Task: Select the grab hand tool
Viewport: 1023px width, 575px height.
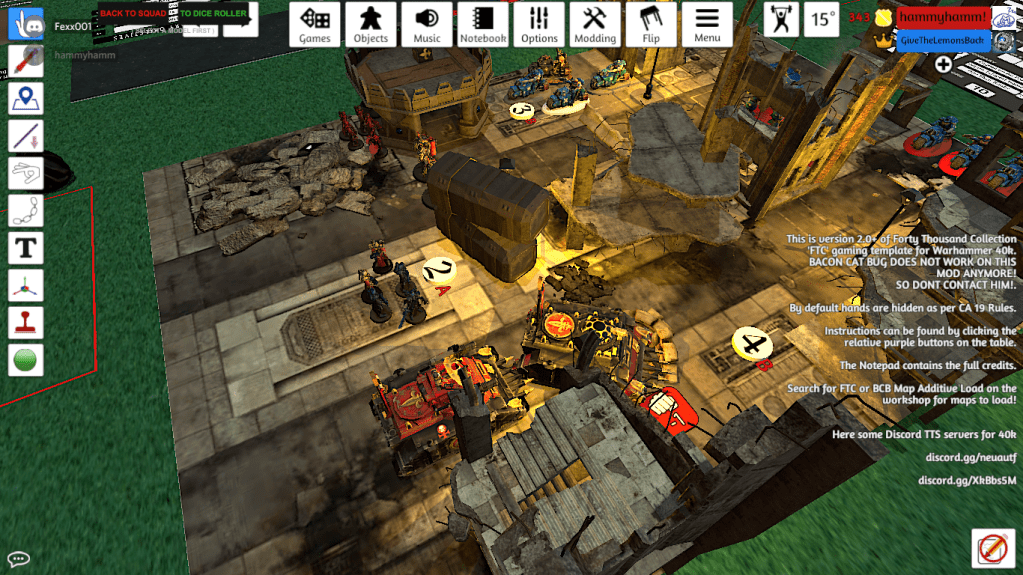Action: tap(25, 24)
